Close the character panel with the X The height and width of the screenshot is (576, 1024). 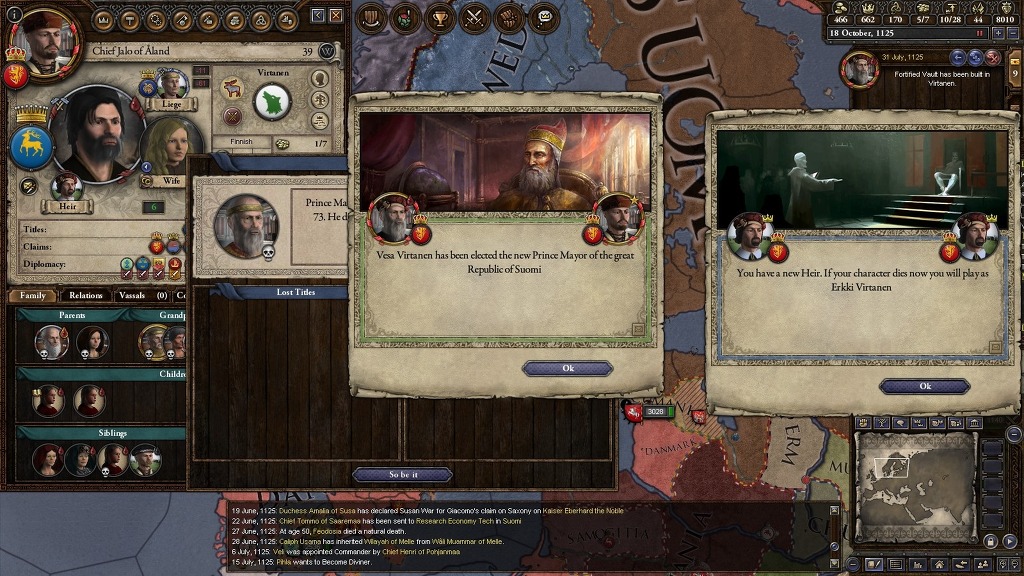coord(335,16)
